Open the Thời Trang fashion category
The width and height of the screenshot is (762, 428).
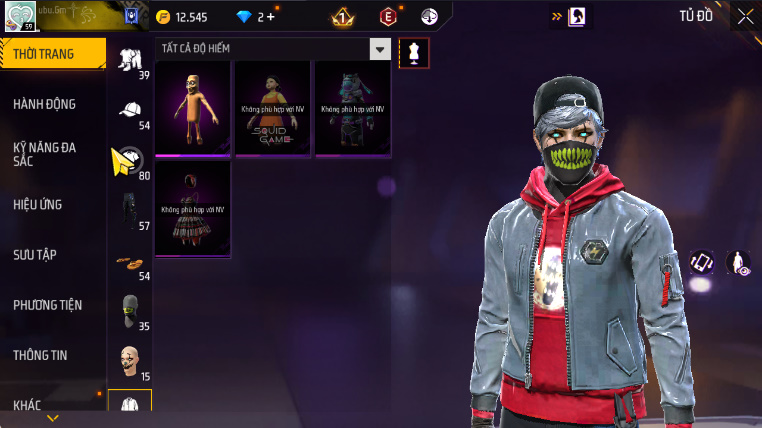(52, 54)
